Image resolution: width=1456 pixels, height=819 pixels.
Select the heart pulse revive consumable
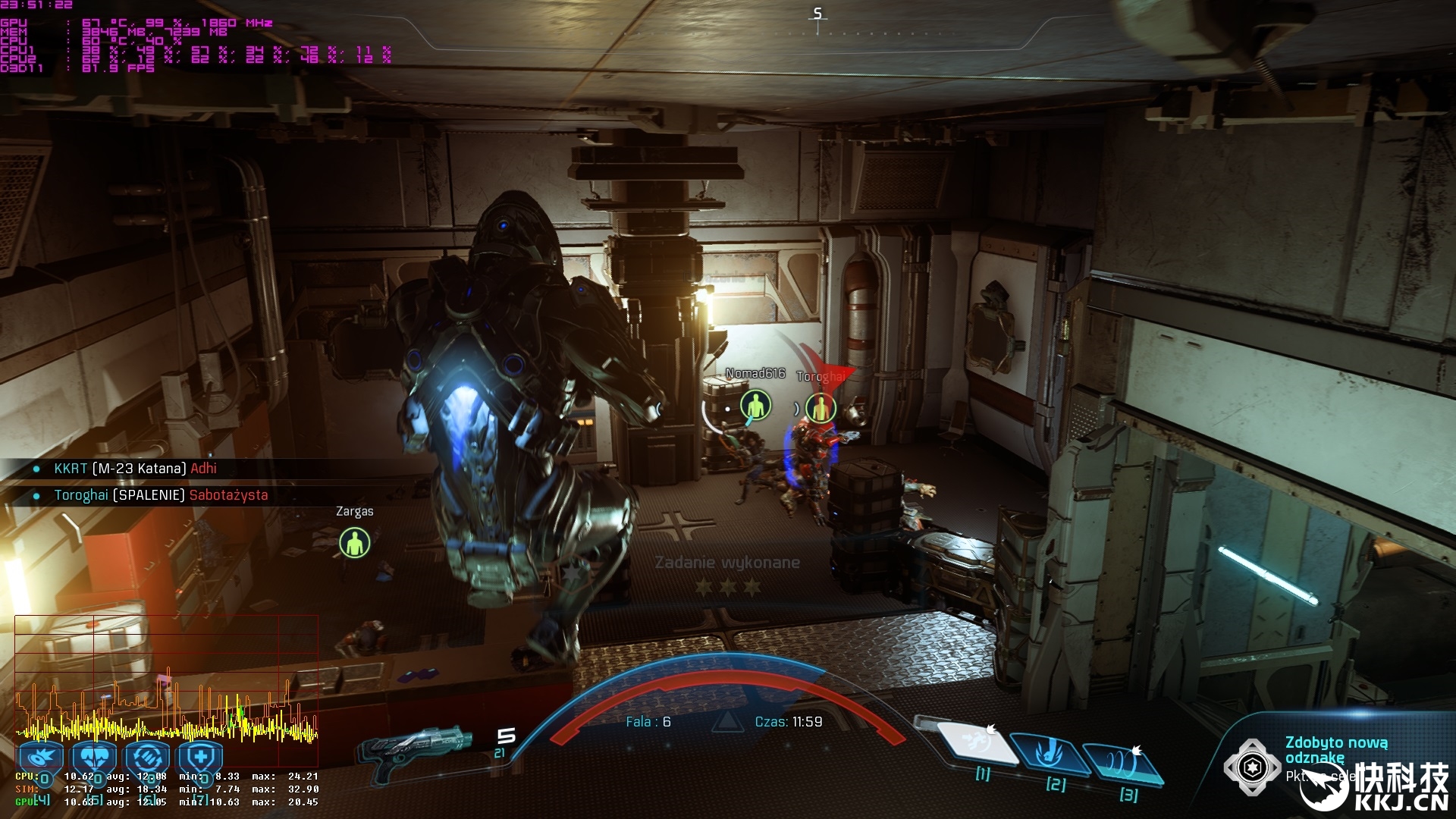pos(94,757)
